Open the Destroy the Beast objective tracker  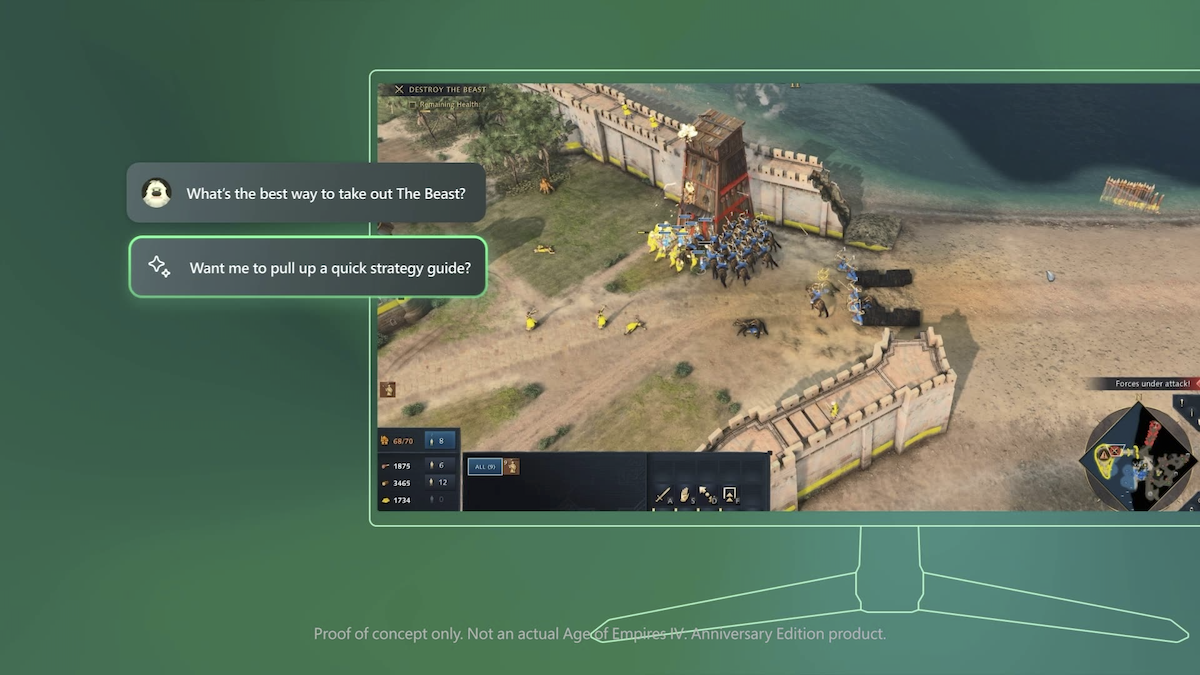[440, 90]
